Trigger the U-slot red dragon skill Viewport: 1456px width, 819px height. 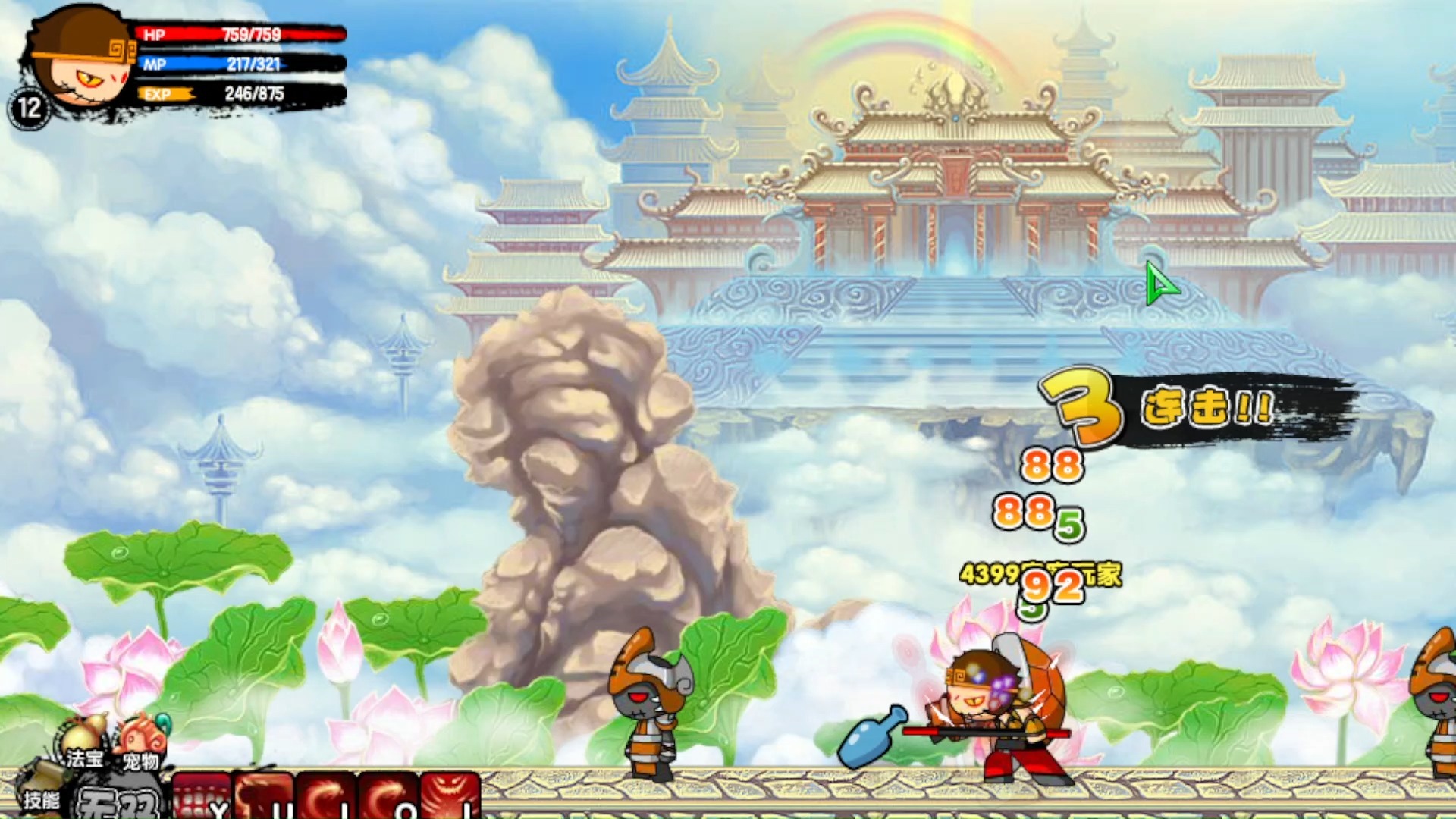click(265, 796)
